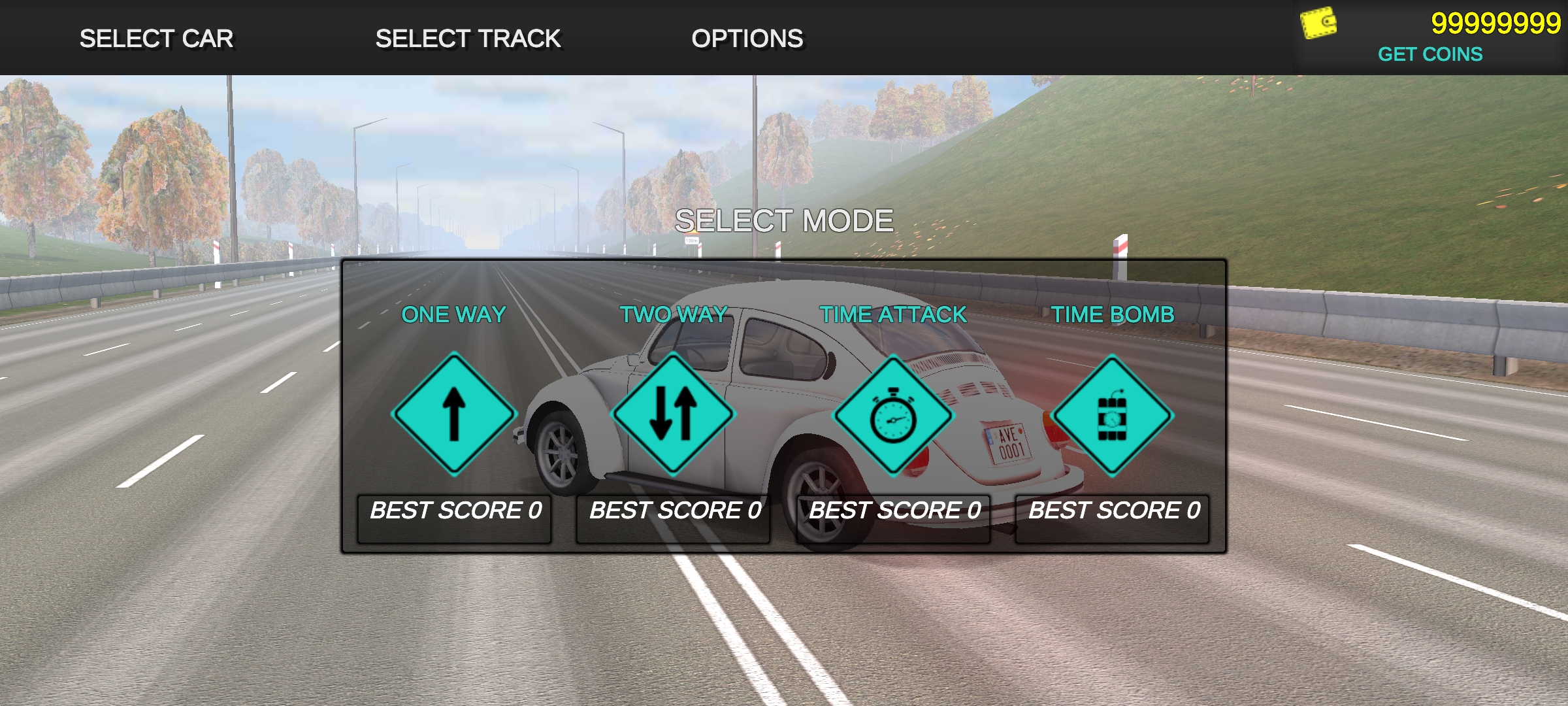Select the Two Way mode sign
Viewport: 1568px width, 706px height.
(x=674, y=414)
